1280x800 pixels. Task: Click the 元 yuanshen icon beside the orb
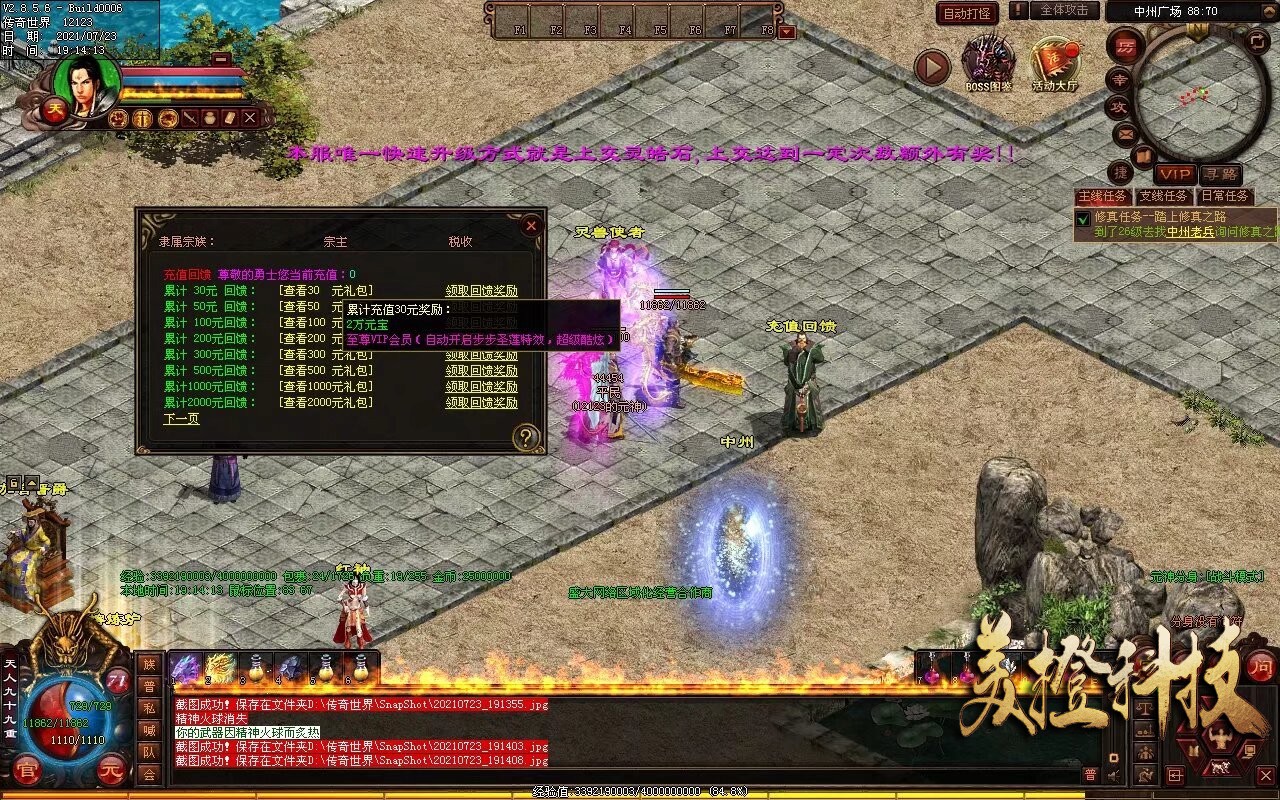pos(111,770)
